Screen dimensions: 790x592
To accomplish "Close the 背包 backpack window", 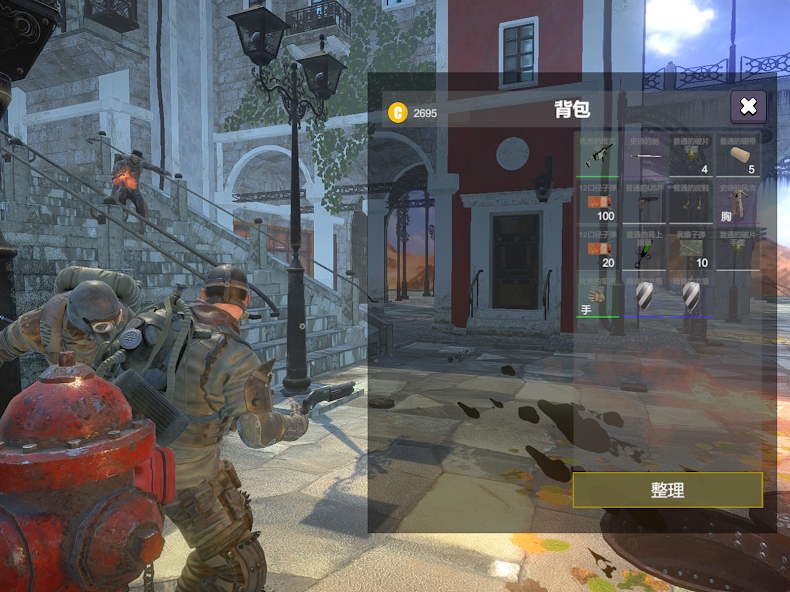I will coord(748,106).
